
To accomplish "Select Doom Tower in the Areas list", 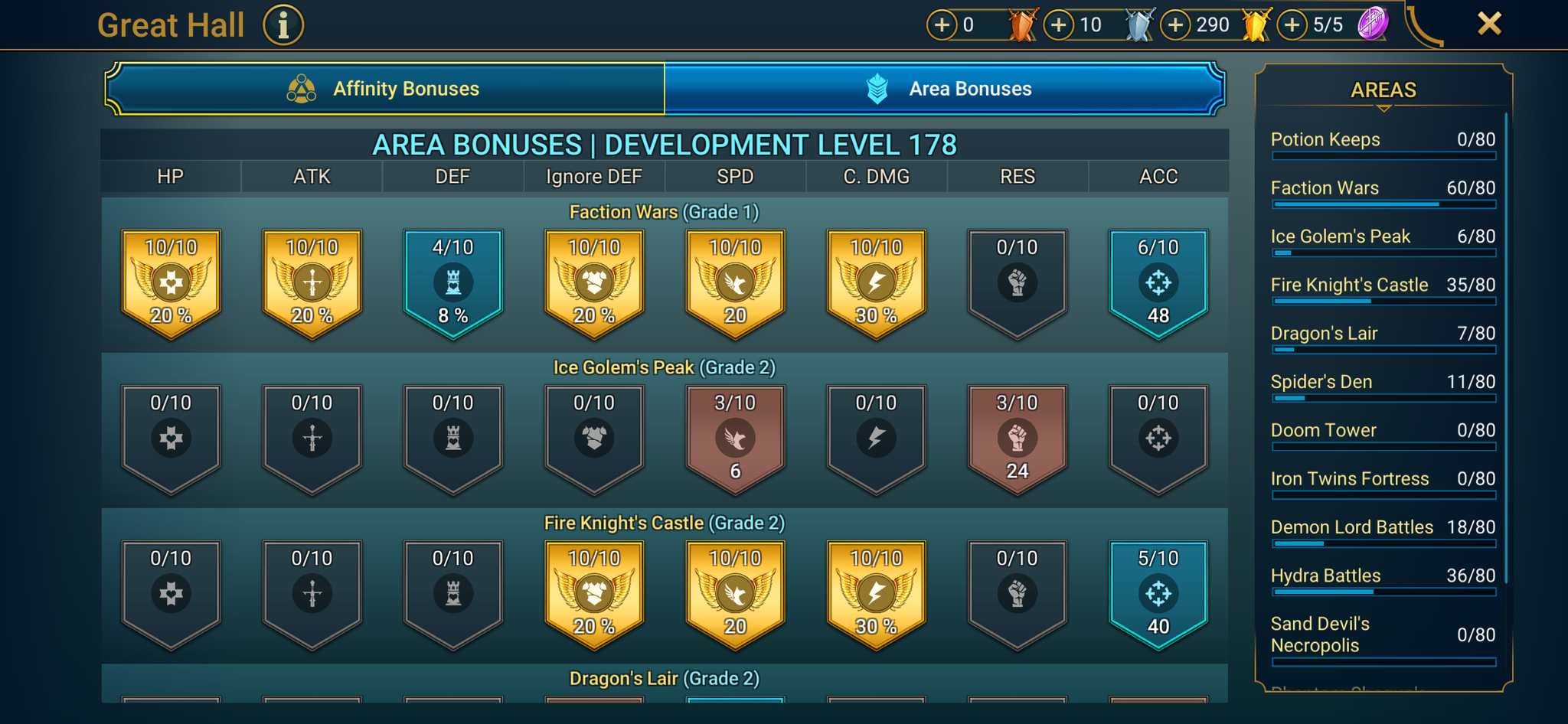I will (x=1383, y=432).
